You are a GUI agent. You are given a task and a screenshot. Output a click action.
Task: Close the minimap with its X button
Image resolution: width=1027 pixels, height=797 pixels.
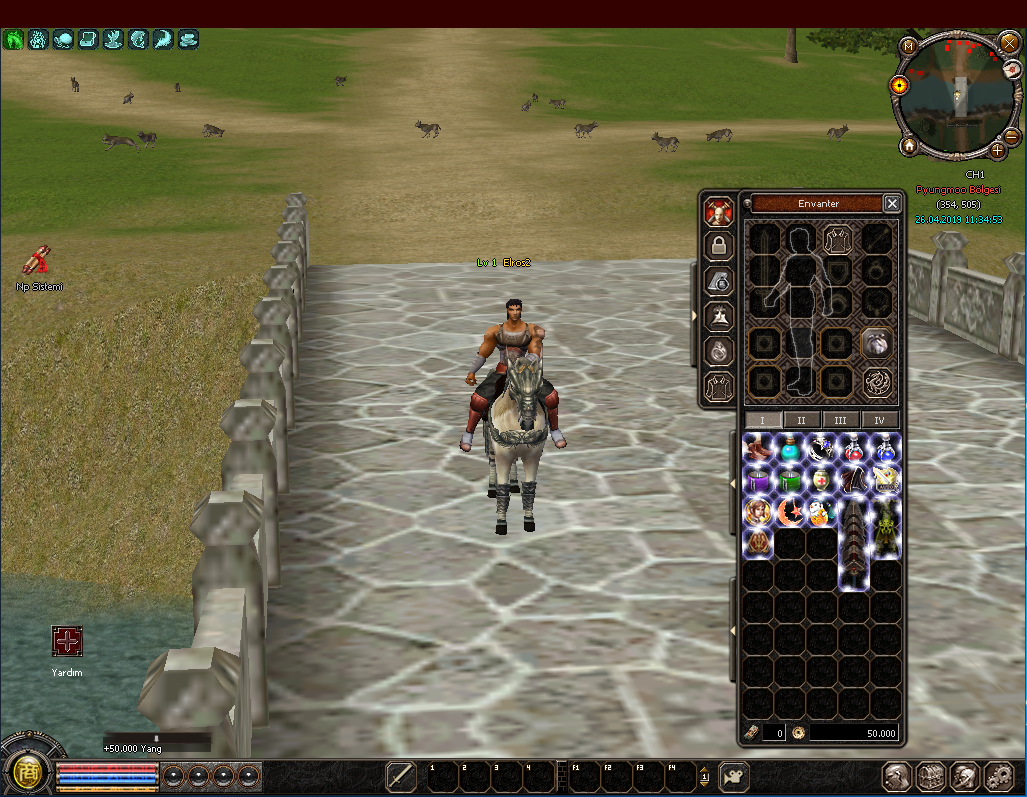[x=1008, y=42]
